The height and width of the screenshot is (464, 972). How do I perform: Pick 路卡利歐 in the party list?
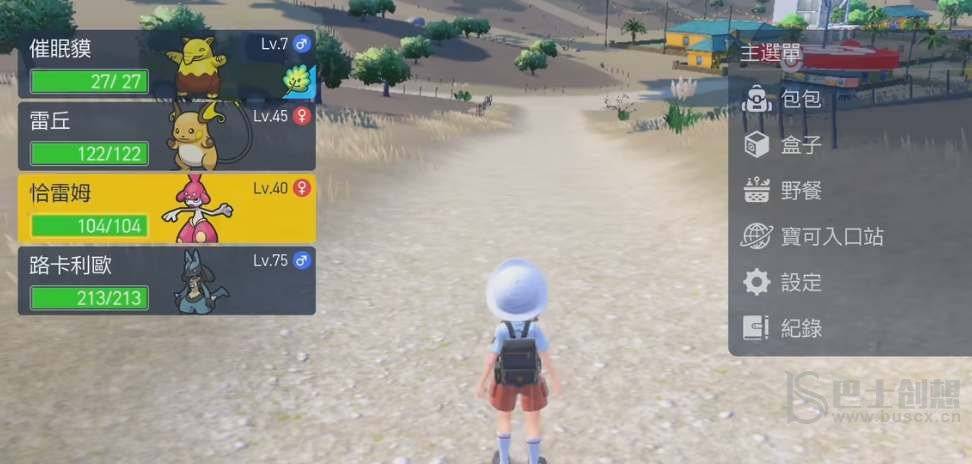click(x=166, y=281)
